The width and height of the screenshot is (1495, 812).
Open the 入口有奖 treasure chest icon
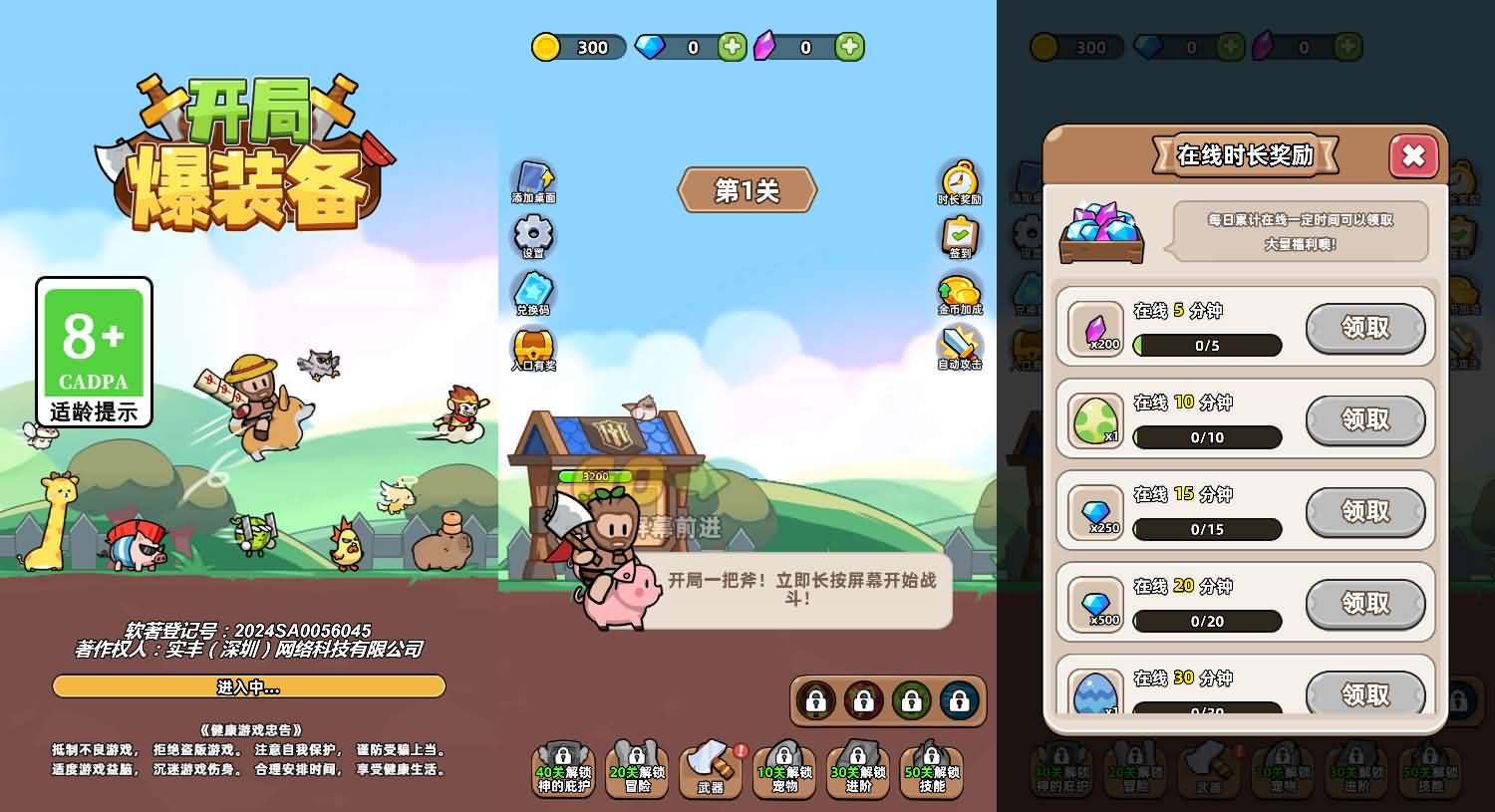[x=531, y=351]
